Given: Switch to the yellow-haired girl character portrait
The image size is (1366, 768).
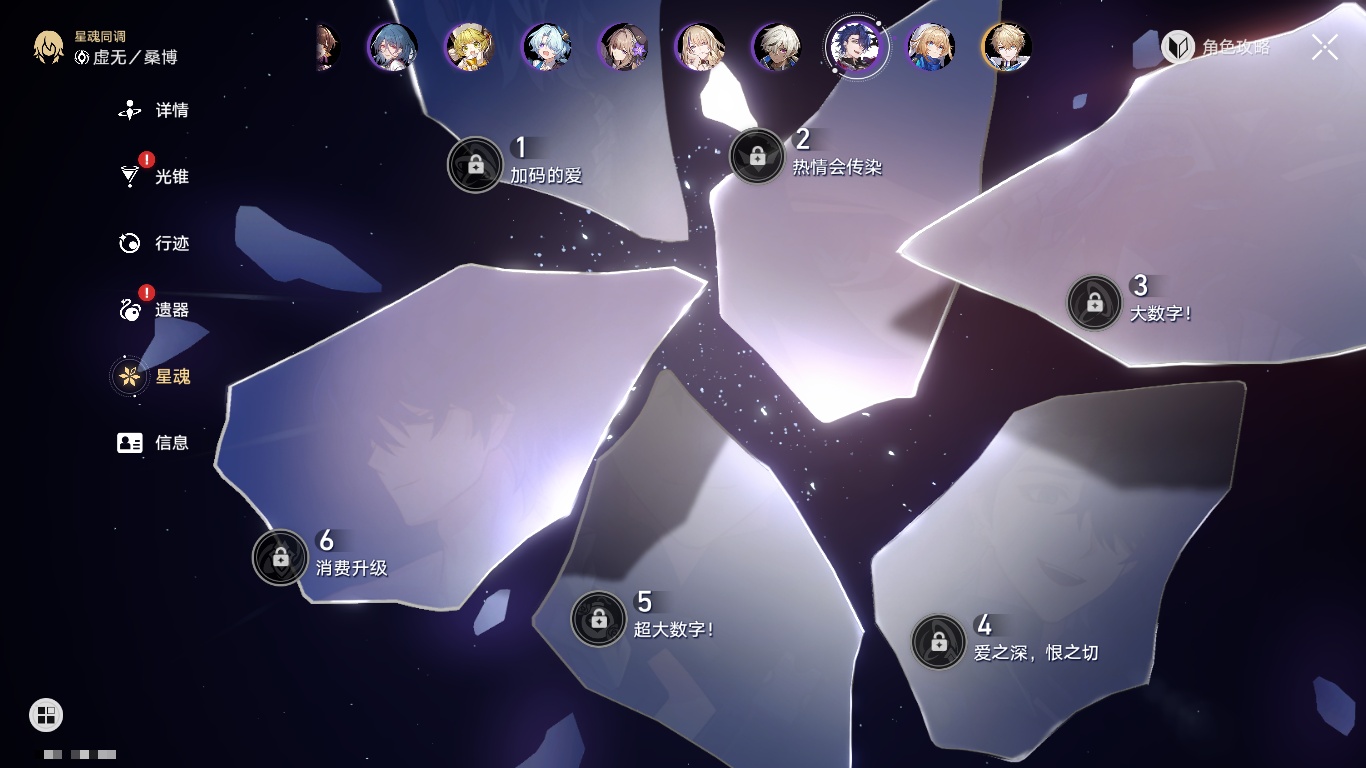Looking at the screenshot, I should pos(470,47).
